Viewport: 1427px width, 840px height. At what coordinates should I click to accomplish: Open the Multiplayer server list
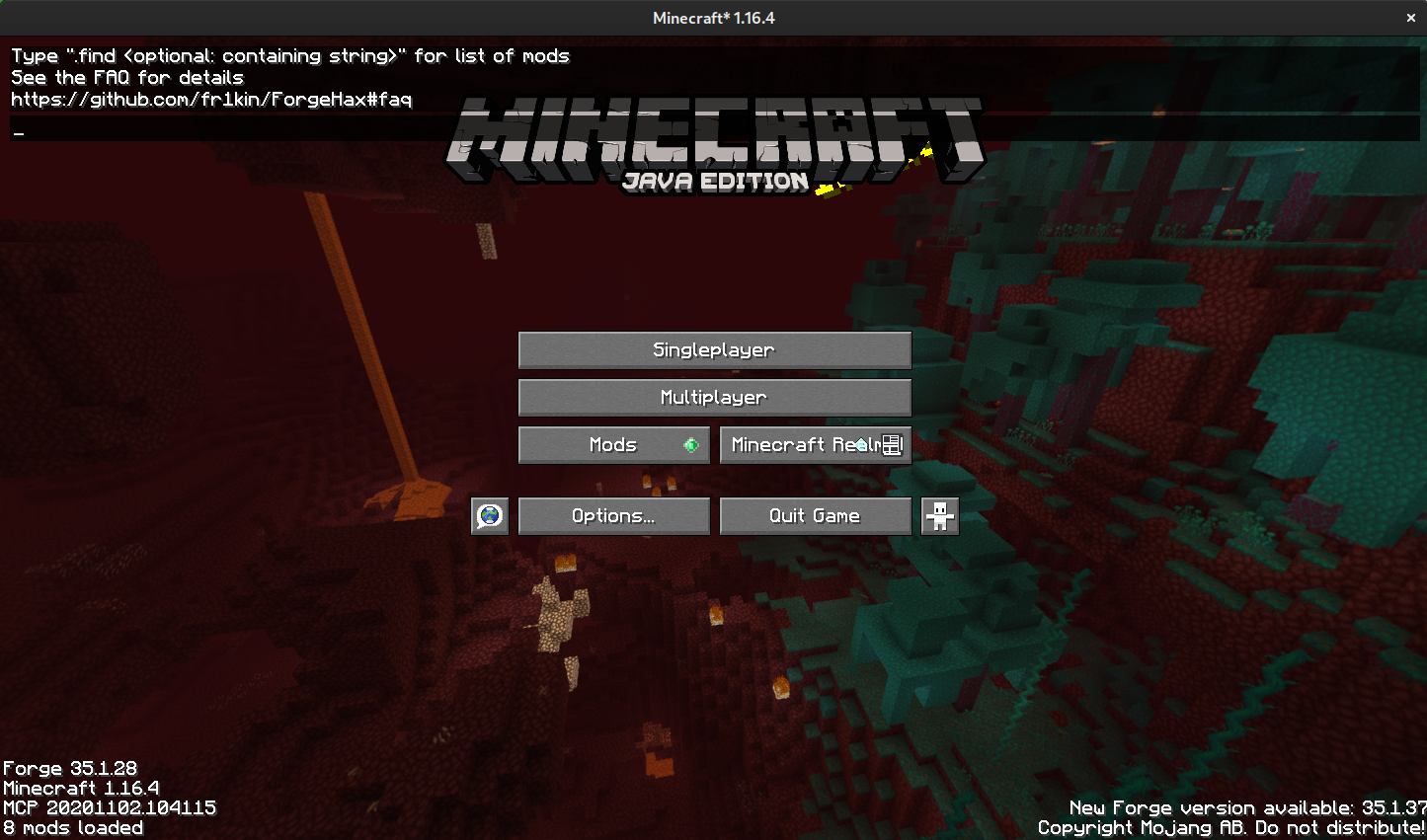[x=714, y=397]
